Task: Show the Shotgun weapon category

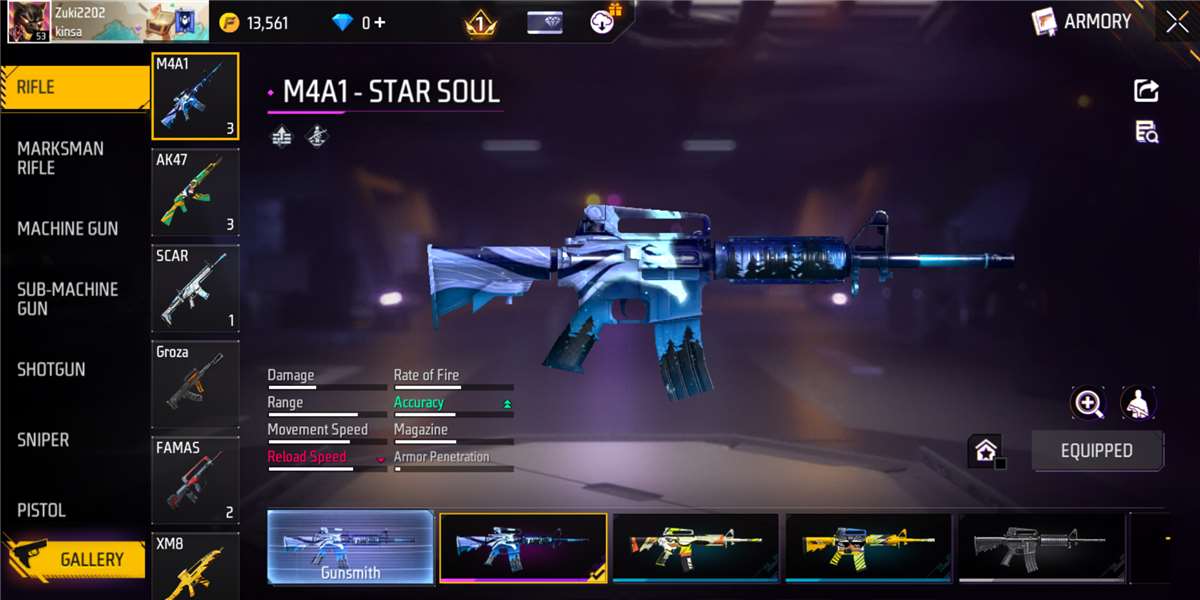Action: tap(51, 369)
